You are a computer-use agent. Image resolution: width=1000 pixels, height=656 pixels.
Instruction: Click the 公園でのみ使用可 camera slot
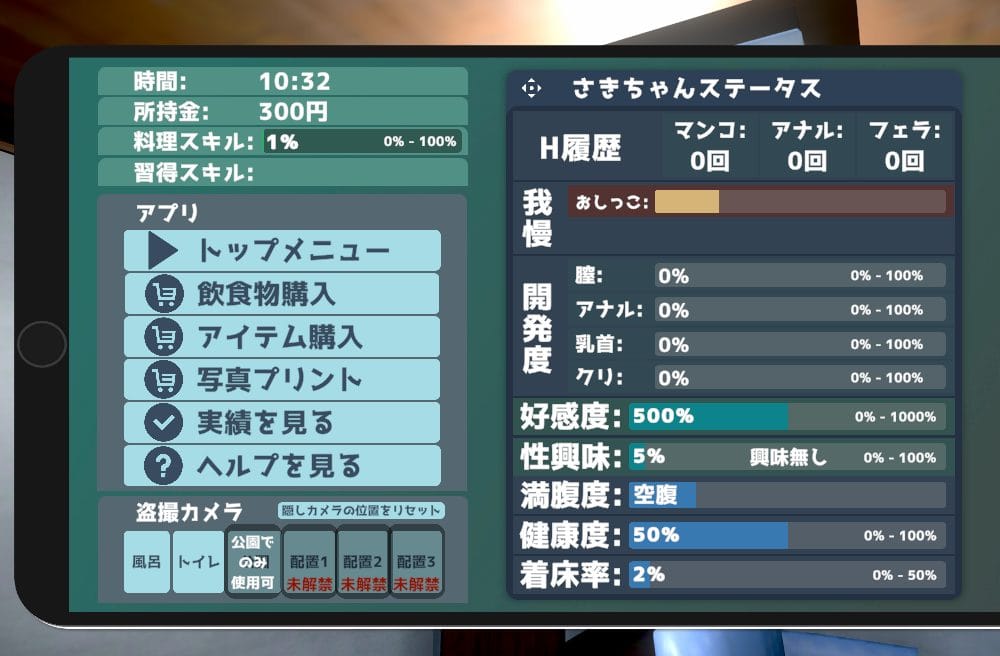252,561
